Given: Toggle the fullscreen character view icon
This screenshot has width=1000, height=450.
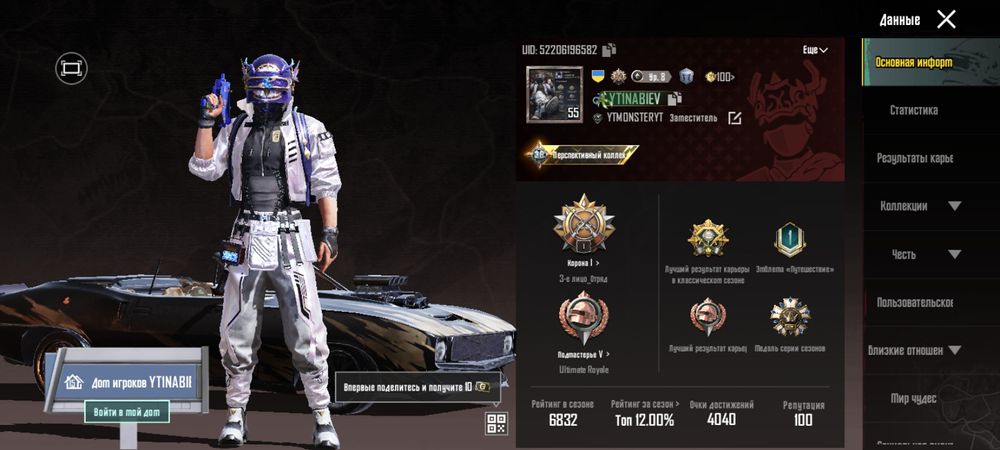Looking at the screenshot, I should 71,68.
